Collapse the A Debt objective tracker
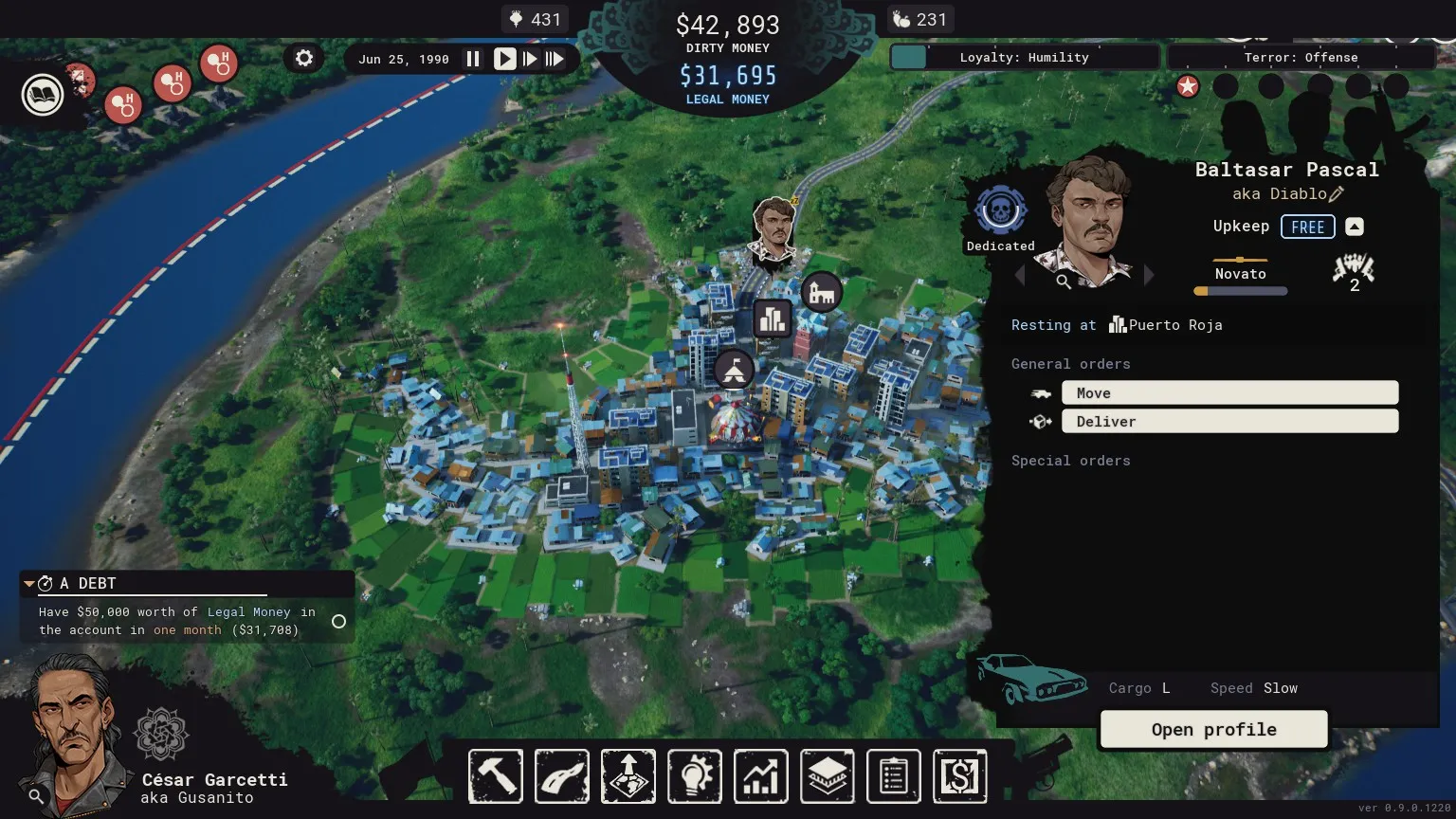 (x=29, y=583)
